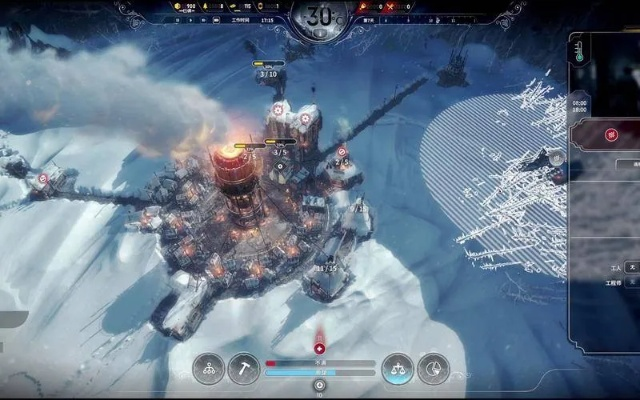Click the coal resource counter icon
This screenshot has width=640, height=400.
178,7
